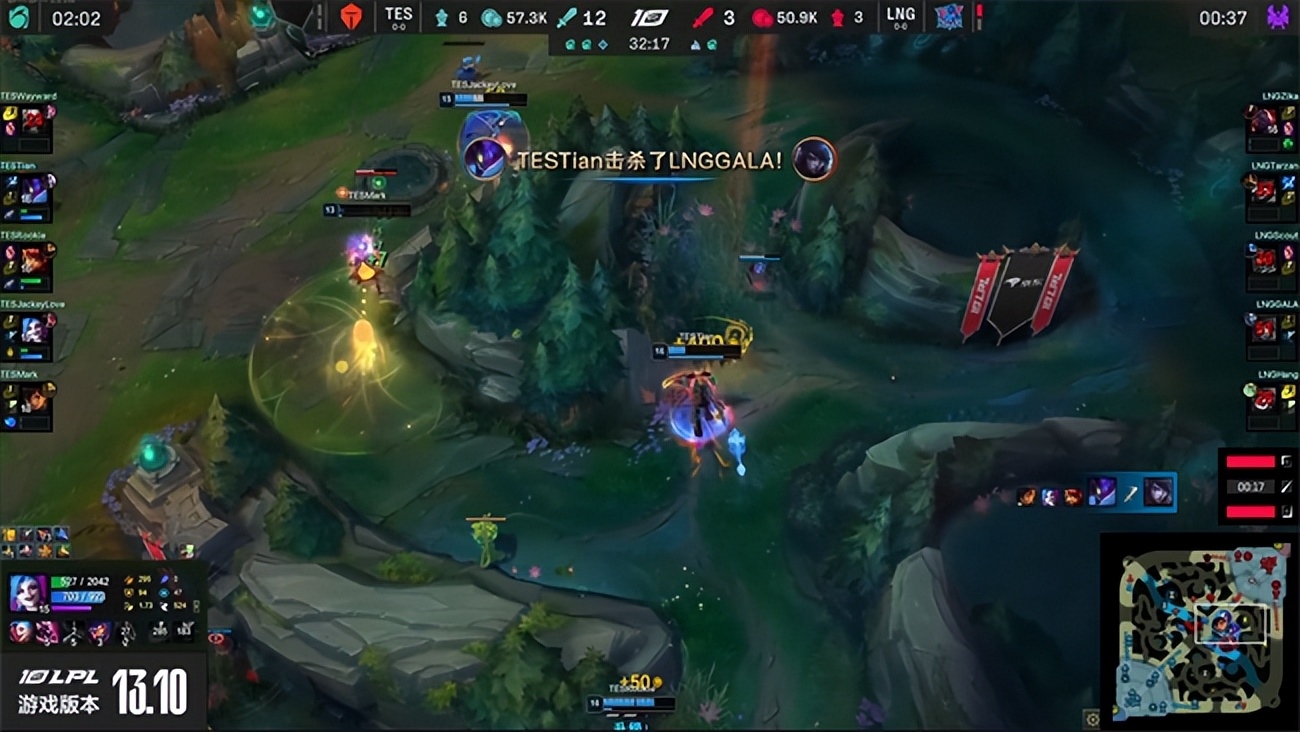
Task: Click Jinx's purple experience bar
Action: 70,608
